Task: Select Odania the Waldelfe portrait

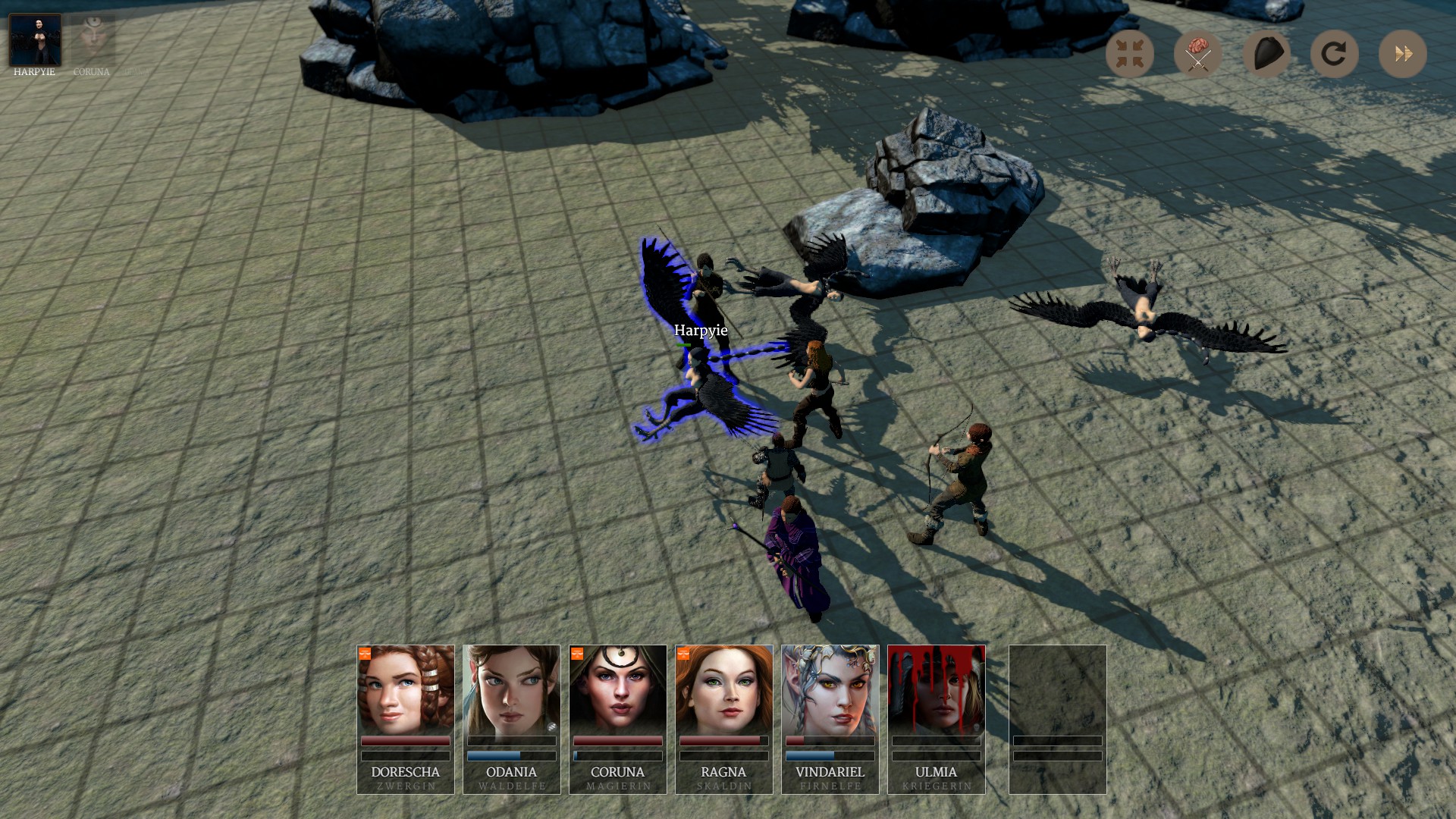Action: [x=512, y=690]
